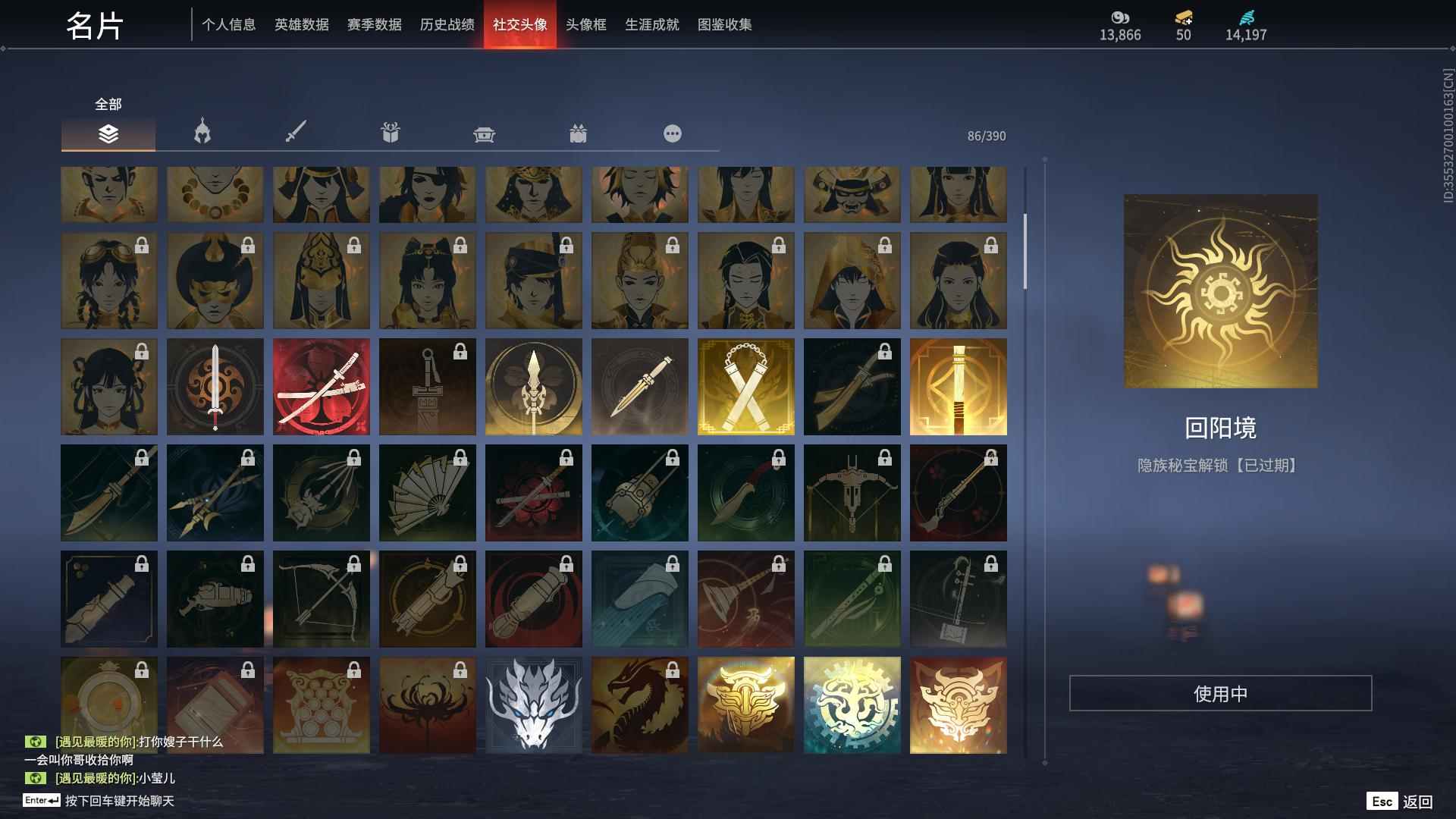Open the 社交头像 tab
Screen dimensions: 1456x819
pos(520,24)
